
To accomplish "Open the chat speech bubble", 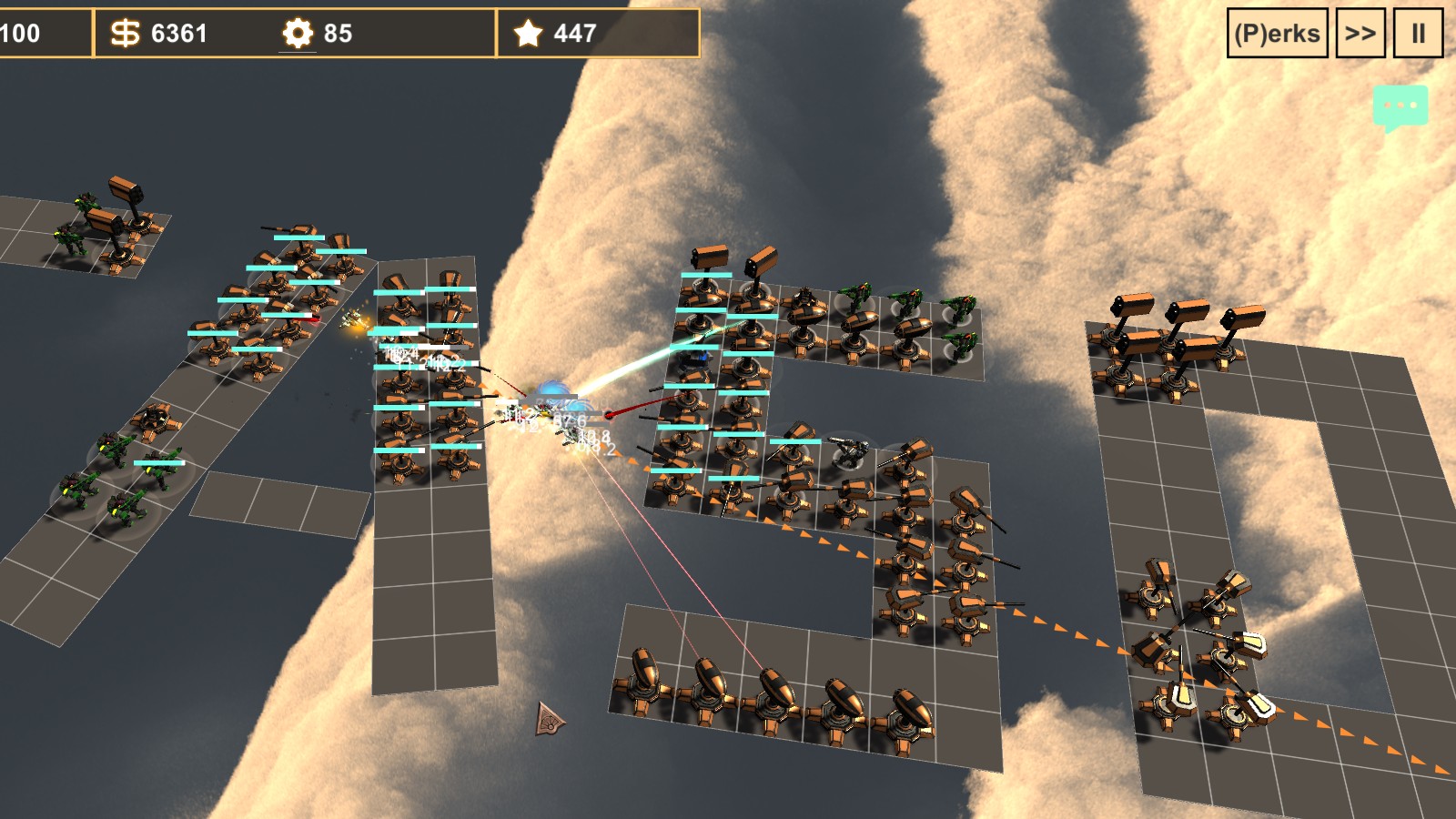I will (1400, 106).
